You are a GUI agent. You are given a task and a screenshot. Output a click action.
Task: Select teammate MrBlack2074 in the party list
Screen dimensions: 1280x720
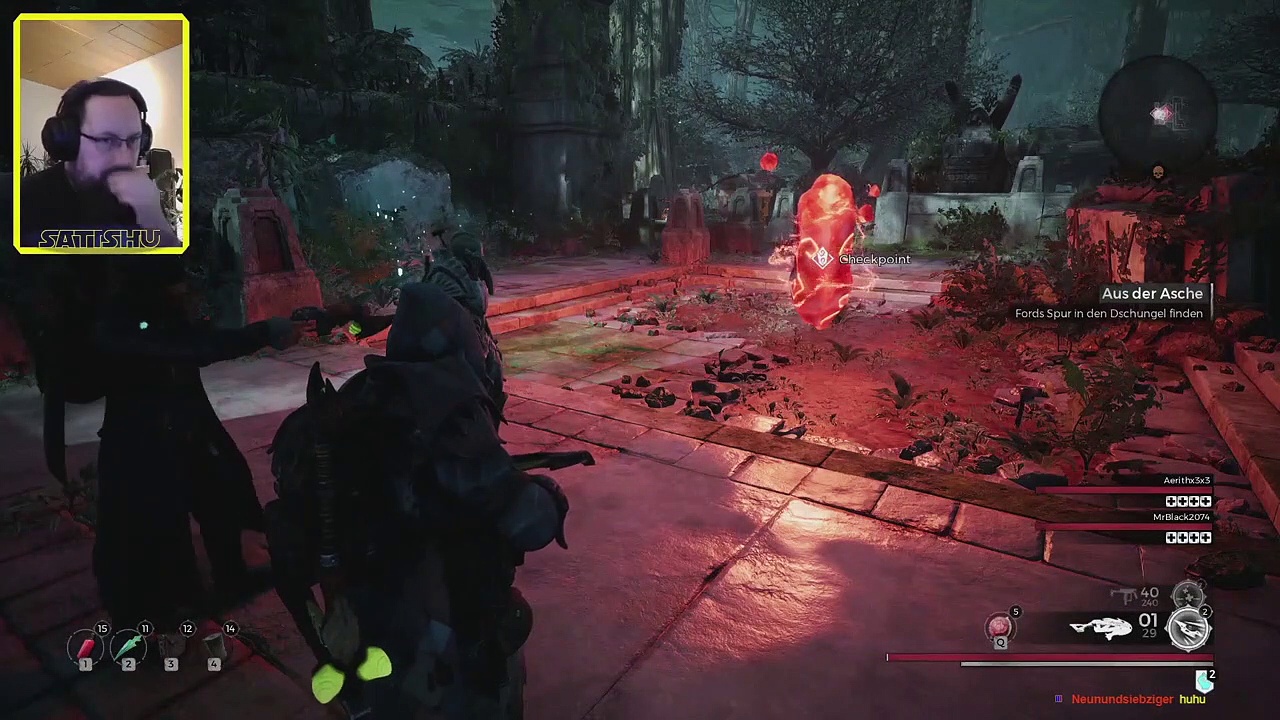[x=1181, y=517]
